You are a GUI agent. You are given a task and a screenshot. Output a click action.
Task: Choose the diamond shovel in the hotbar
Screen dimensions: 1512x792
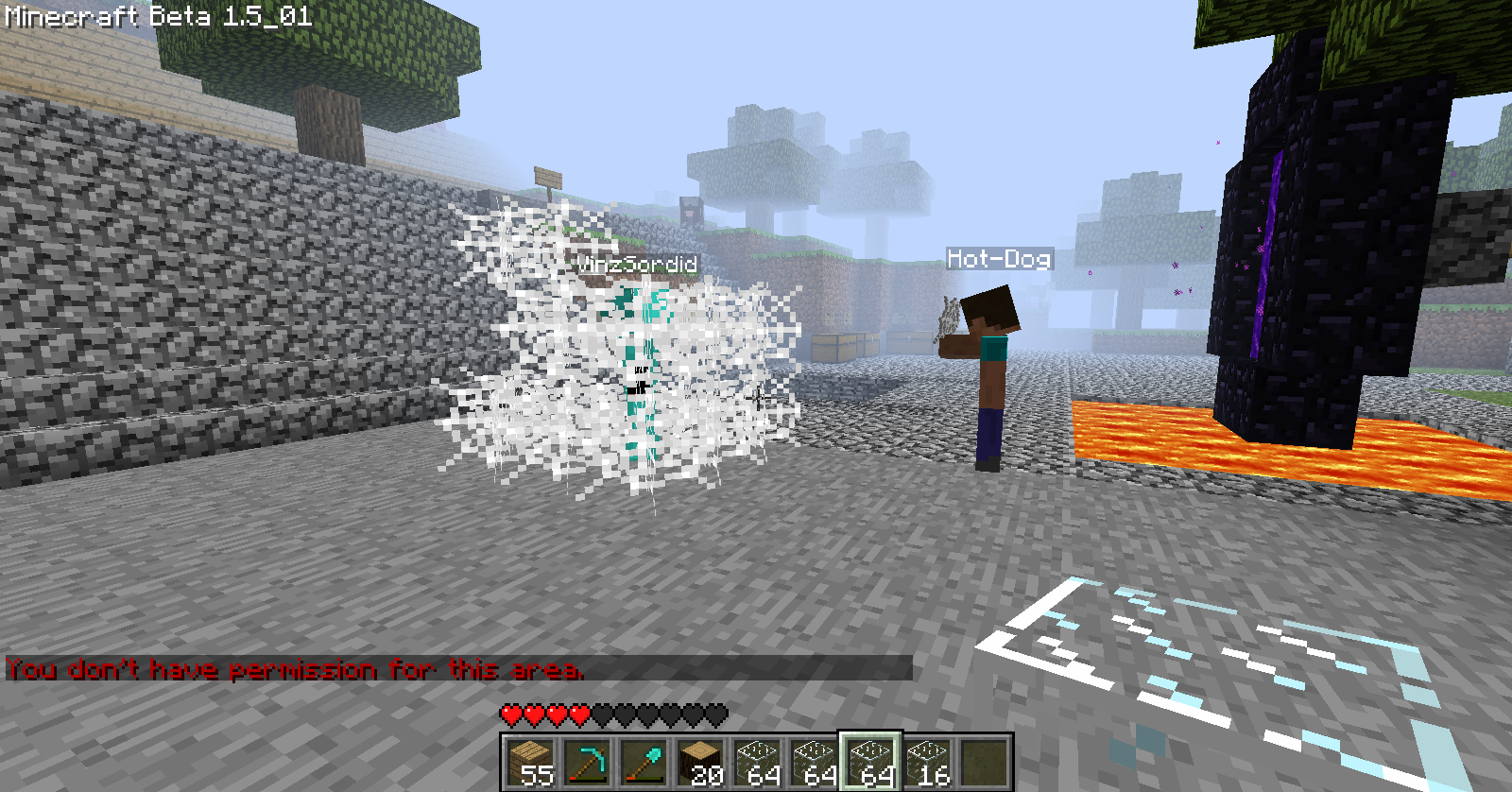point(643,762)
